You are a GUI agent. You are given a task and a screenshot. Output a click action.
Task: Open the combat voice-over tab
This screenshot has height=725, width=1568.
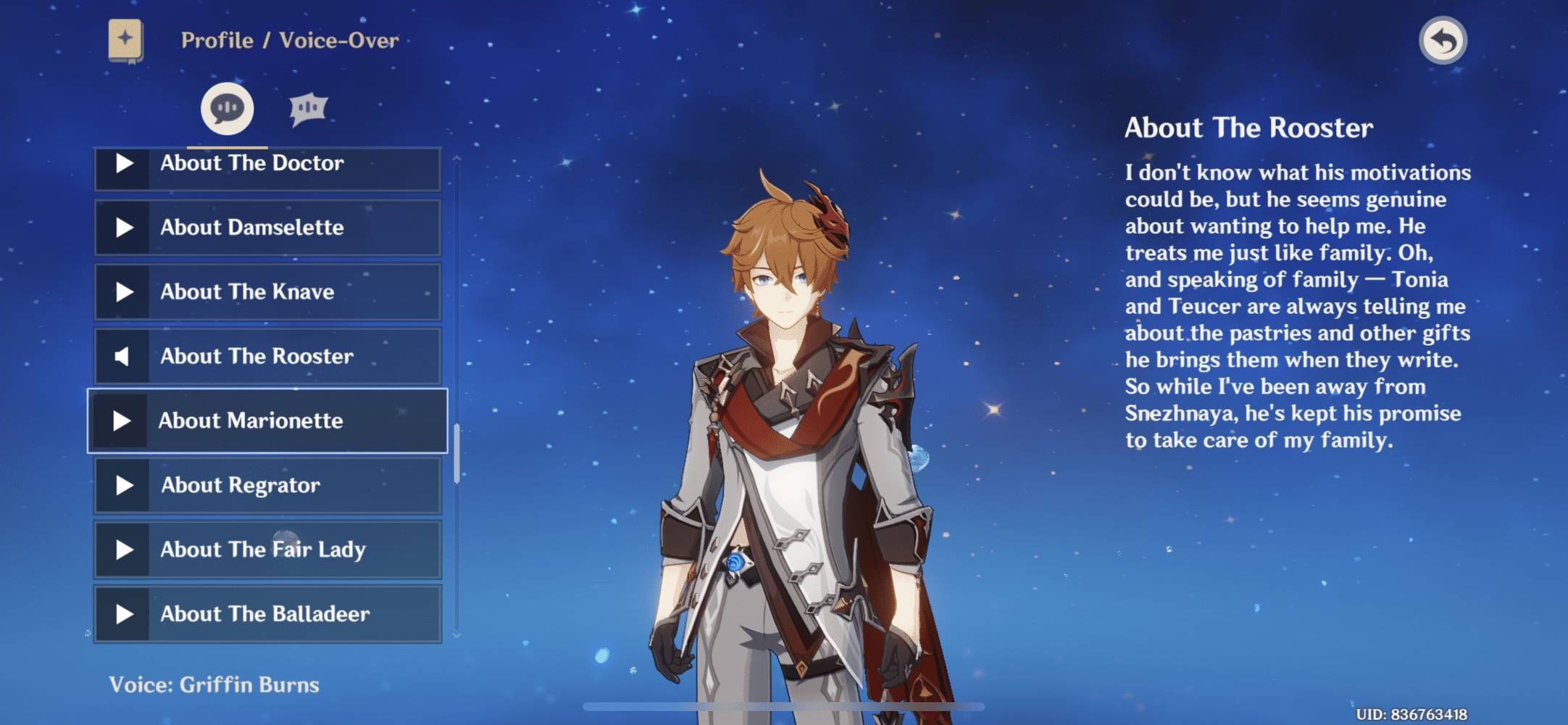(x=309, y=109)
